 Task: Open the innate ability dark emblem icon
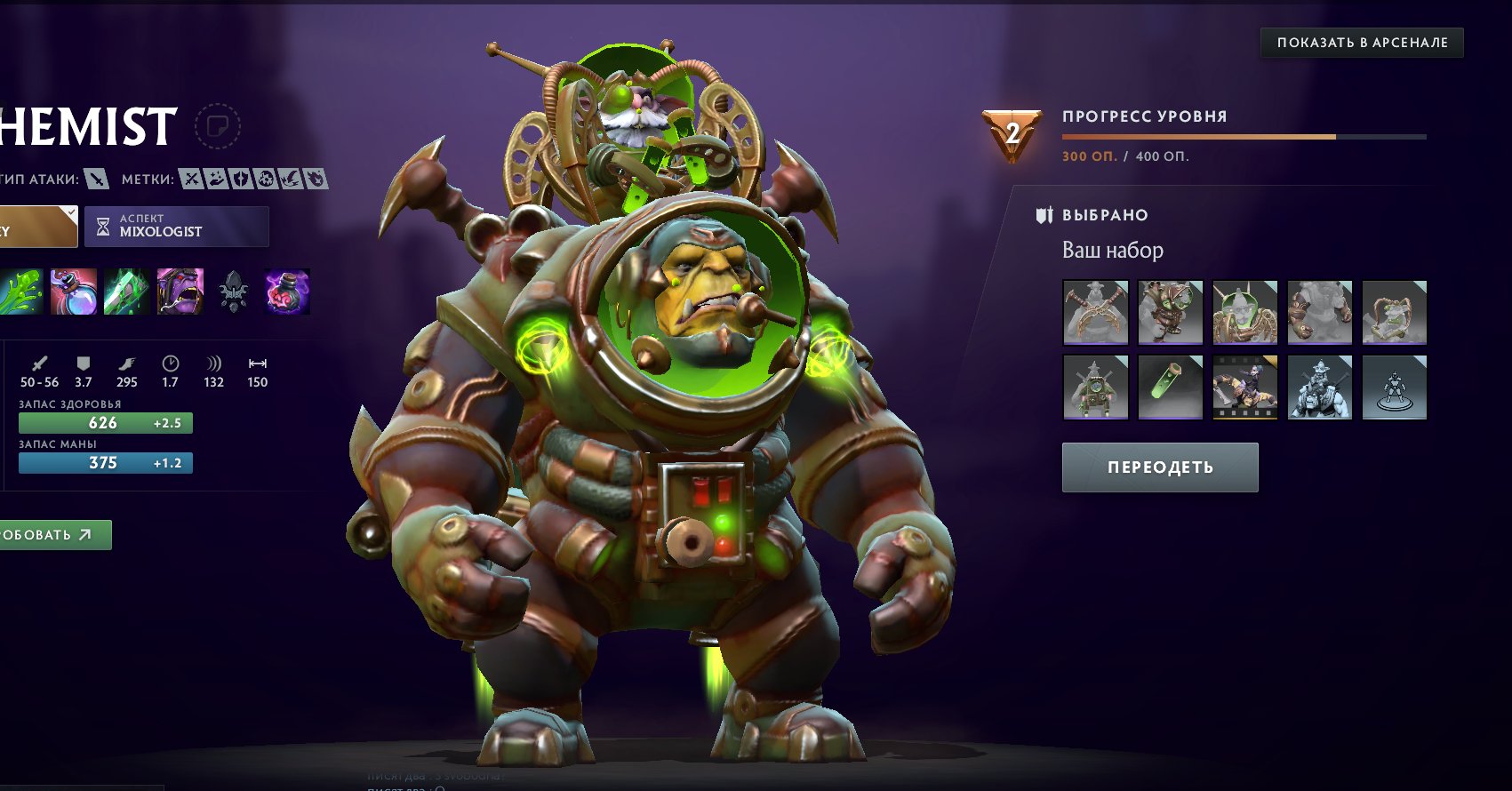[x=233, y=292]
